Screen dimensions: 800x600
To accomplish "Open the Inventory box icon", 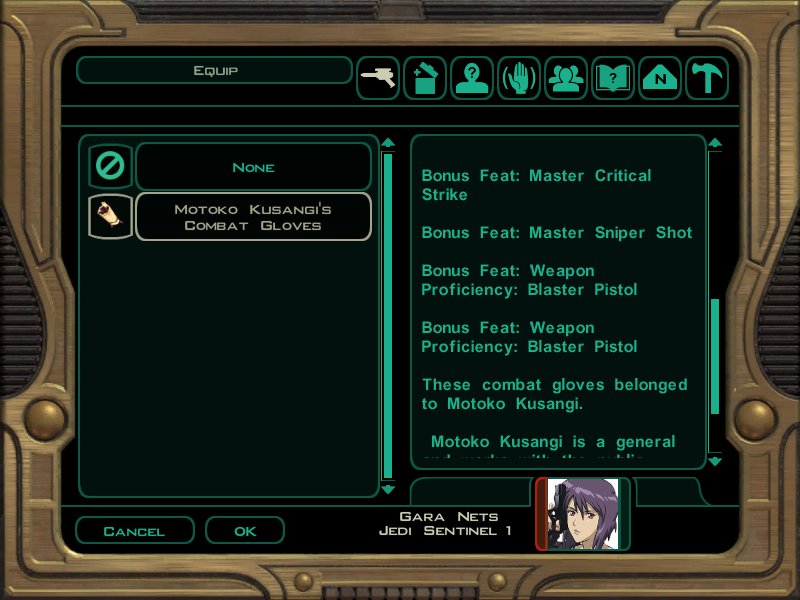I will coord(425,79).
